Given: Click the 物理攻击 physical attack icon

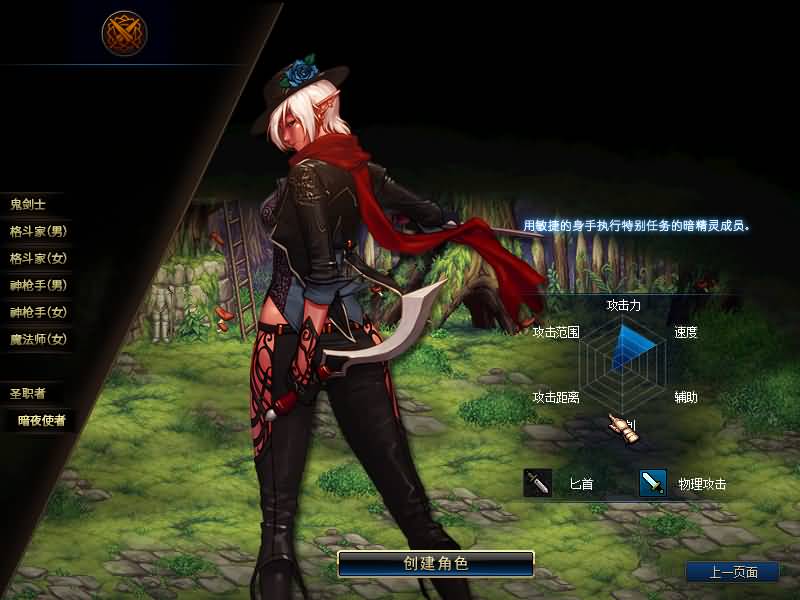Looking at the screenshot, I should pos(653,483).
